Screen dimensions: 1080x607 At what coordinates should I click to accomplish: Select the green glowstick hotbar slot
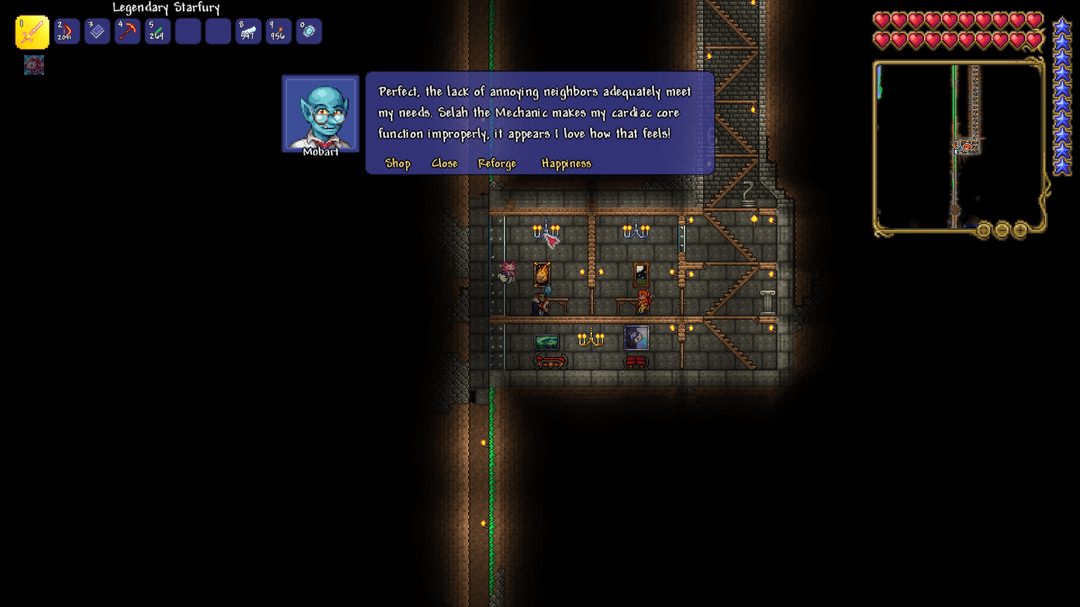(157, 32)
